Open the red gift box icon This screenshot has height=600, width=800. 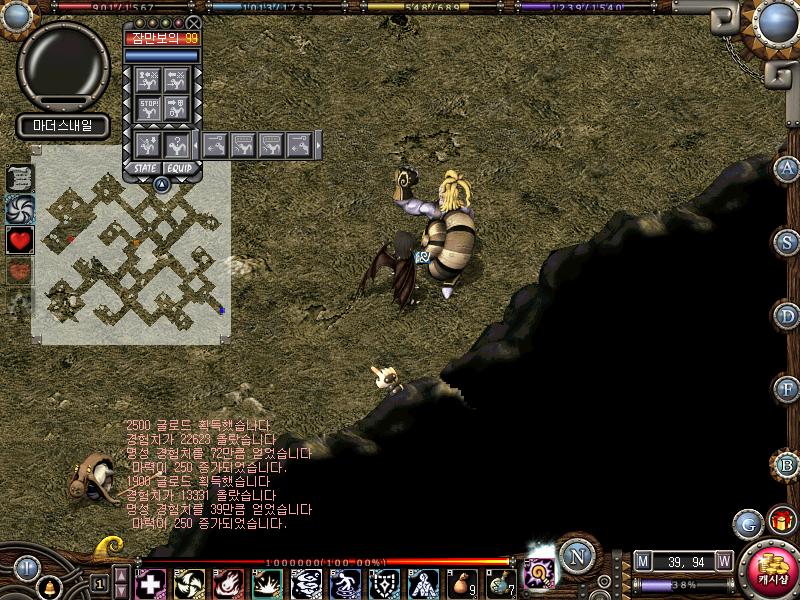(780, 521)
